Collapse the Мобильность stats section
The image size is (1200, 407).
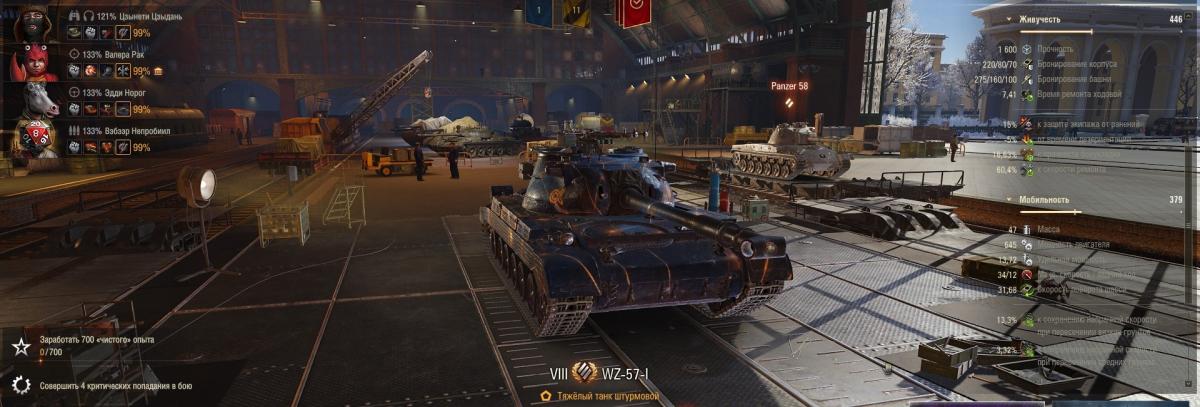pos(1009,200)
